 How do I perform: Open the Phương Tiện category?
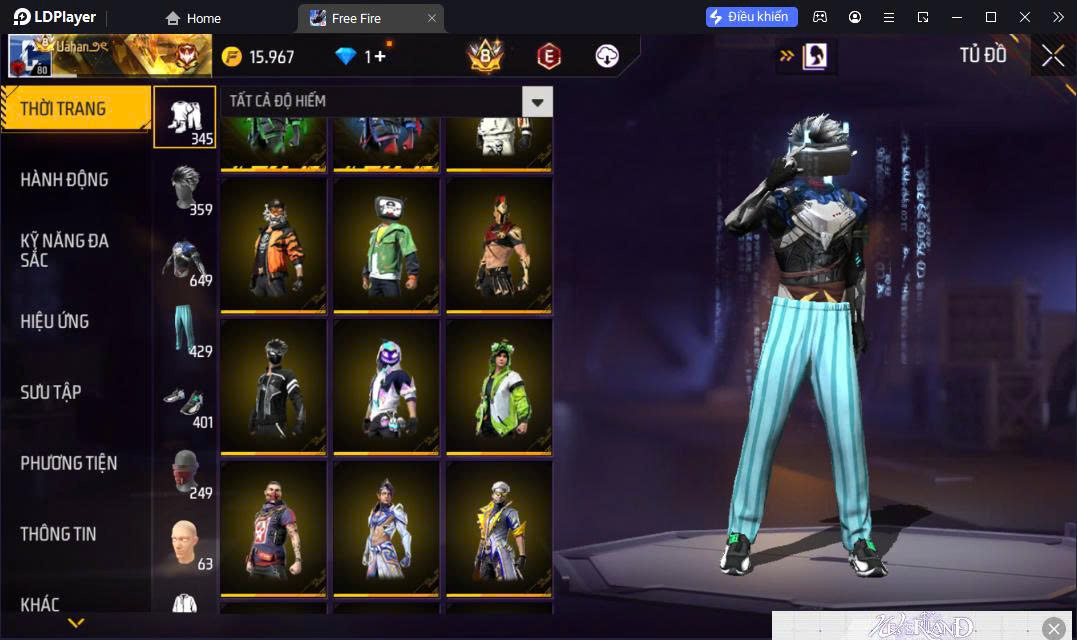click(68, 463)
